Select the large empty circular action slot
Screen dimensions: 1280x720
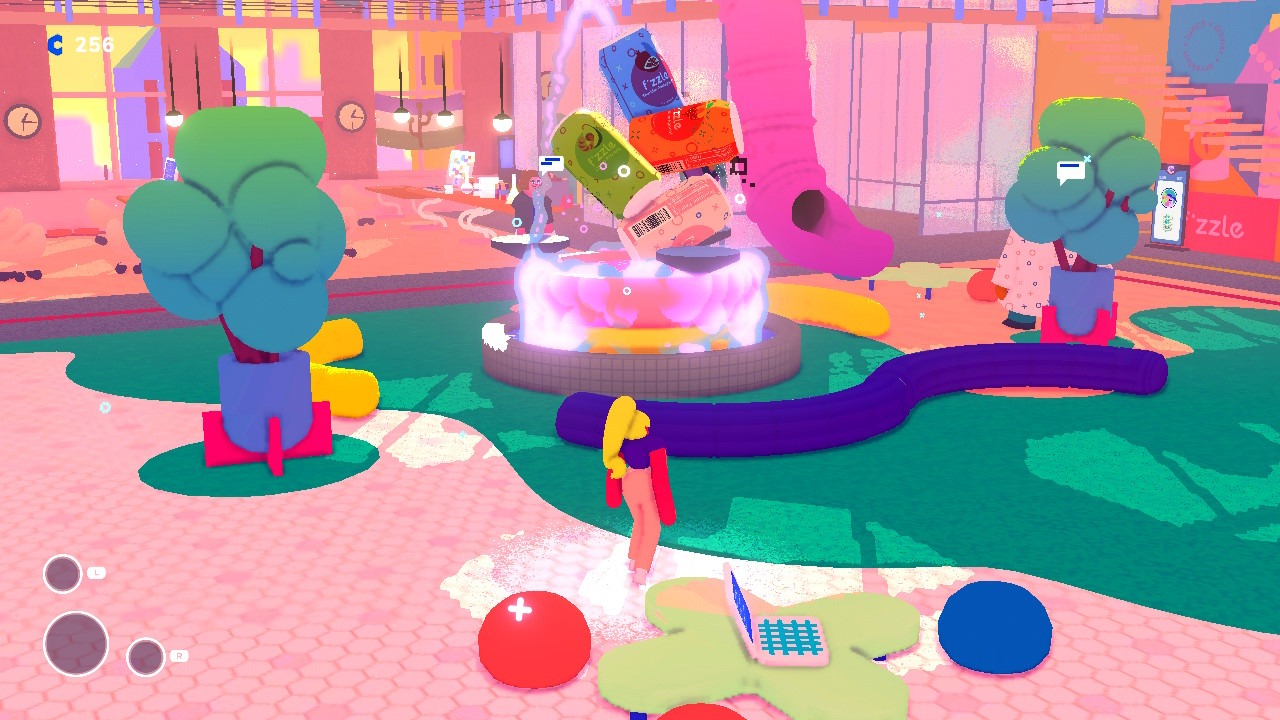(76, 643)
